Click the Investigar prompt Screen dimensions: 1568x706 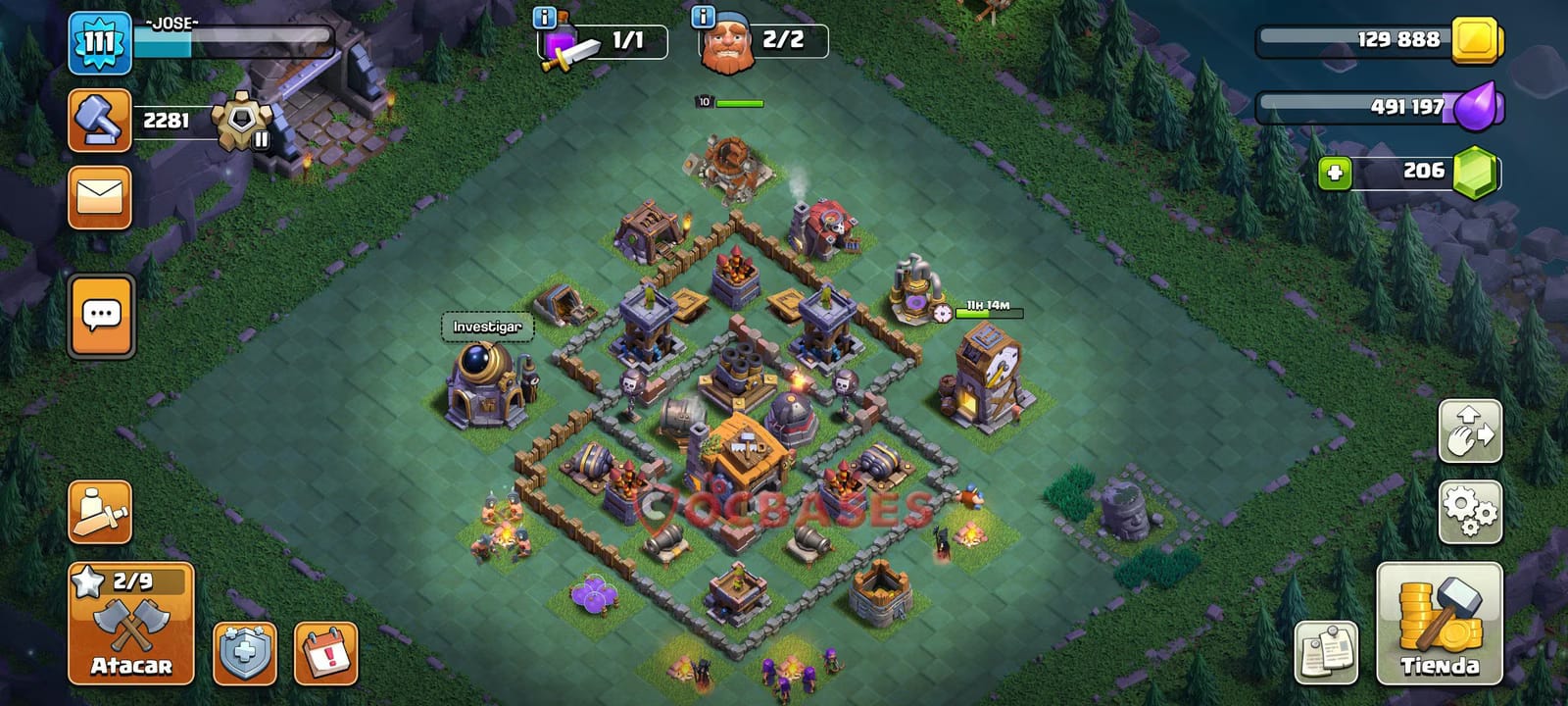click(x=487, y=325)
